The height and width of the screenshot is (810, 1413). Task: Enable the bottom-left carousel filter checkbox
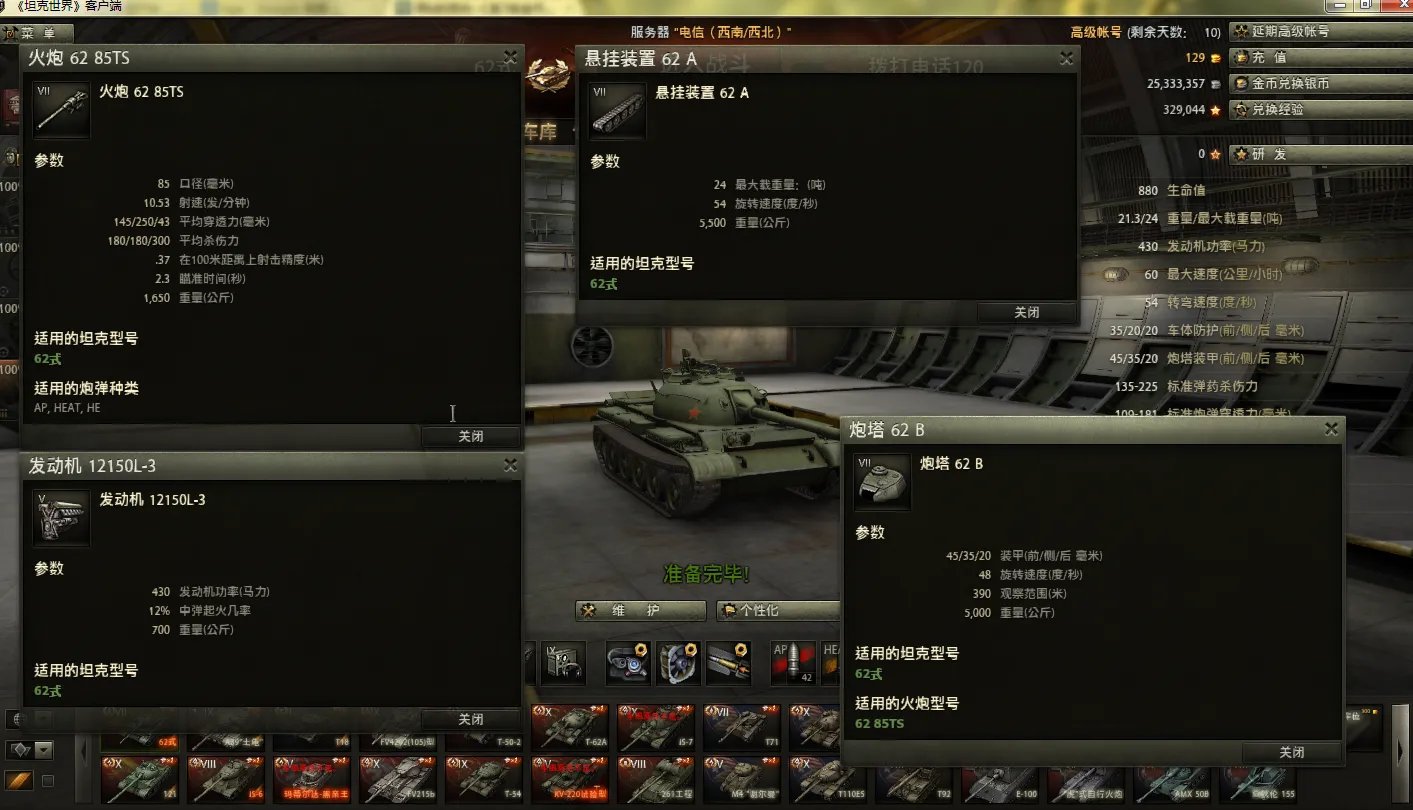47,781
